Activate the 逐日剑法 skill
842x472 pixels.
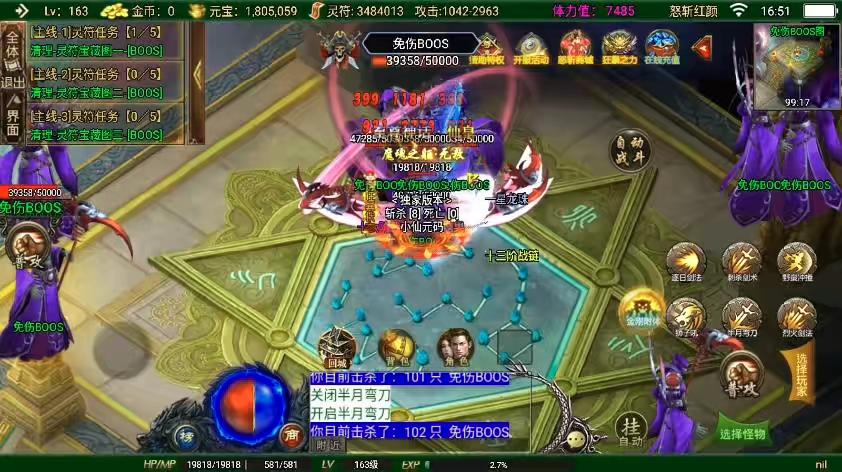click(686, 263)
